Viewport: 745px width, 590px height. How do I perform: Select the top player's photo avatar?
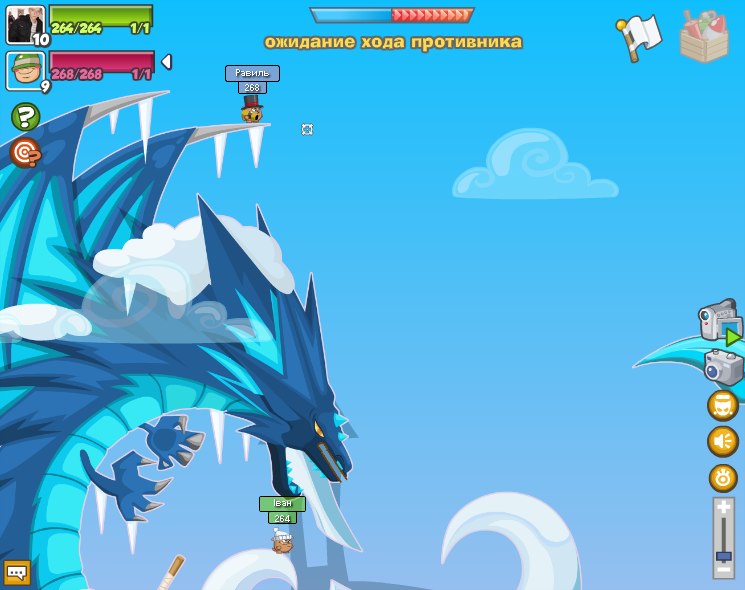coord(25,25)
